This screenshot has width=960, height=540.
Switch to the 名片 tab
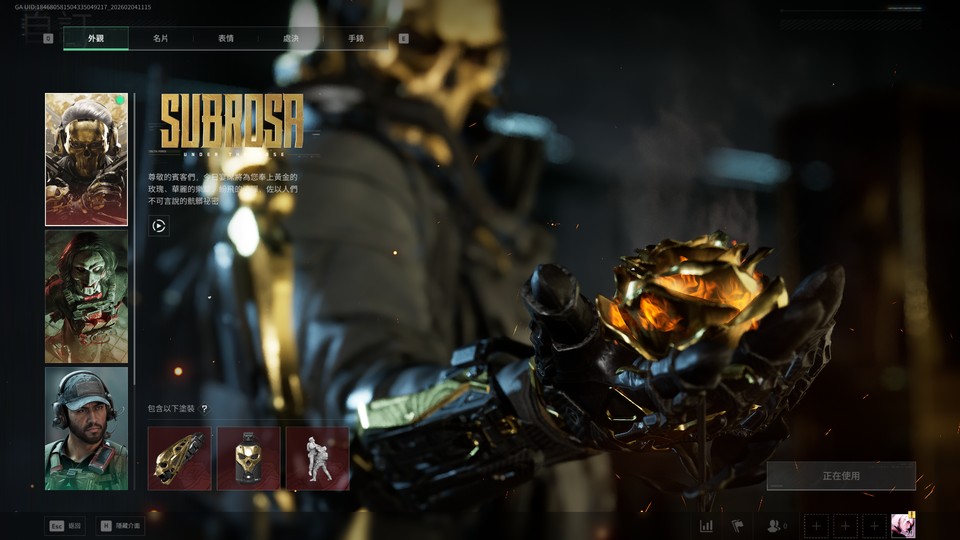[x=160, y=39]
